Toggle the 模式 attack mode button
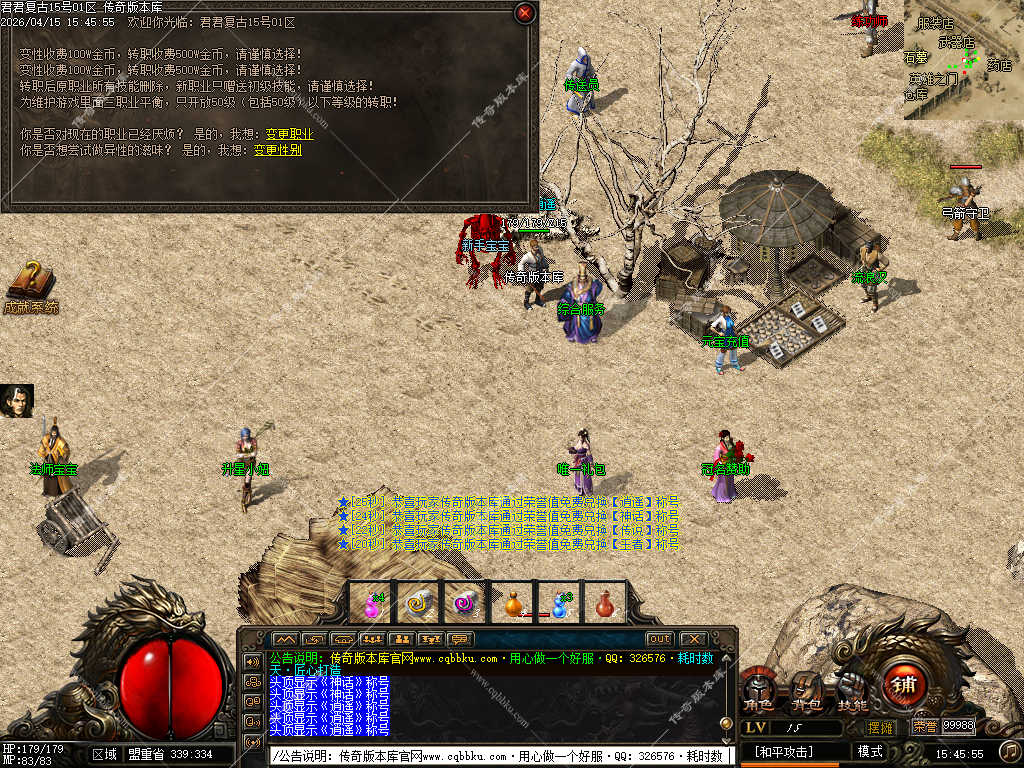Screen dimensions: 1024x768 click(870, 751)
